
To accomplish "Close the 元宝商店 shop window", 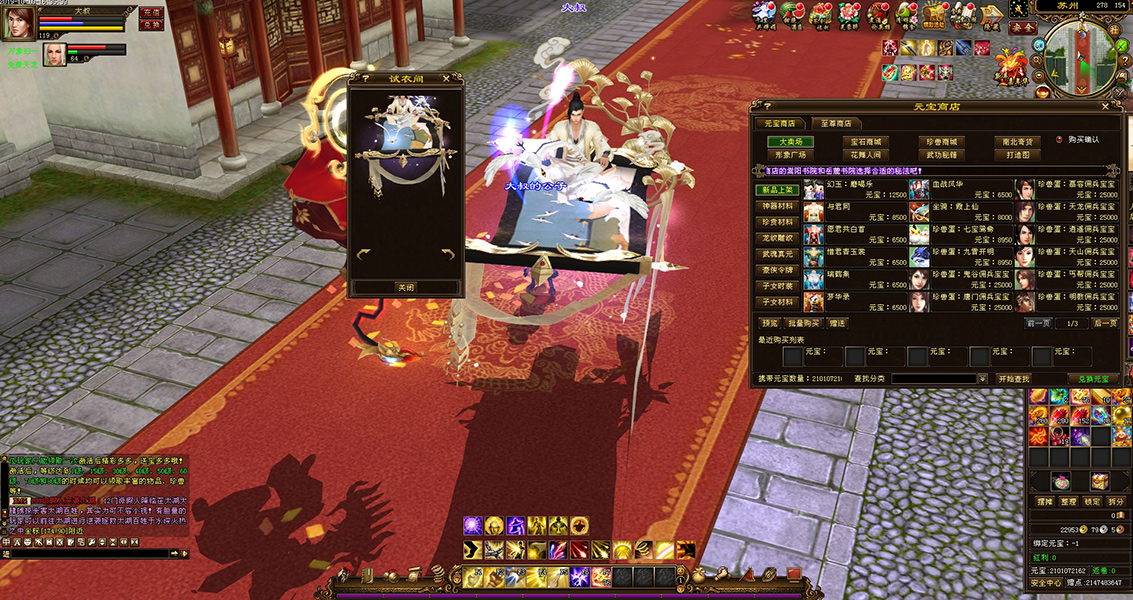I will [x=1105, y=106].
